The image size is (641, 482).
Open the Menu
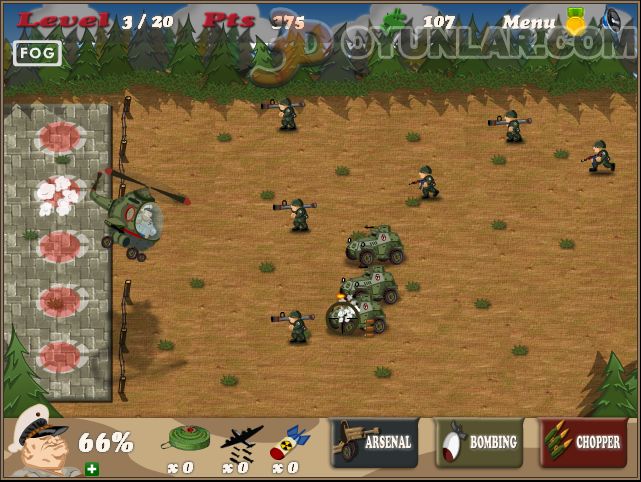point(529,21)
